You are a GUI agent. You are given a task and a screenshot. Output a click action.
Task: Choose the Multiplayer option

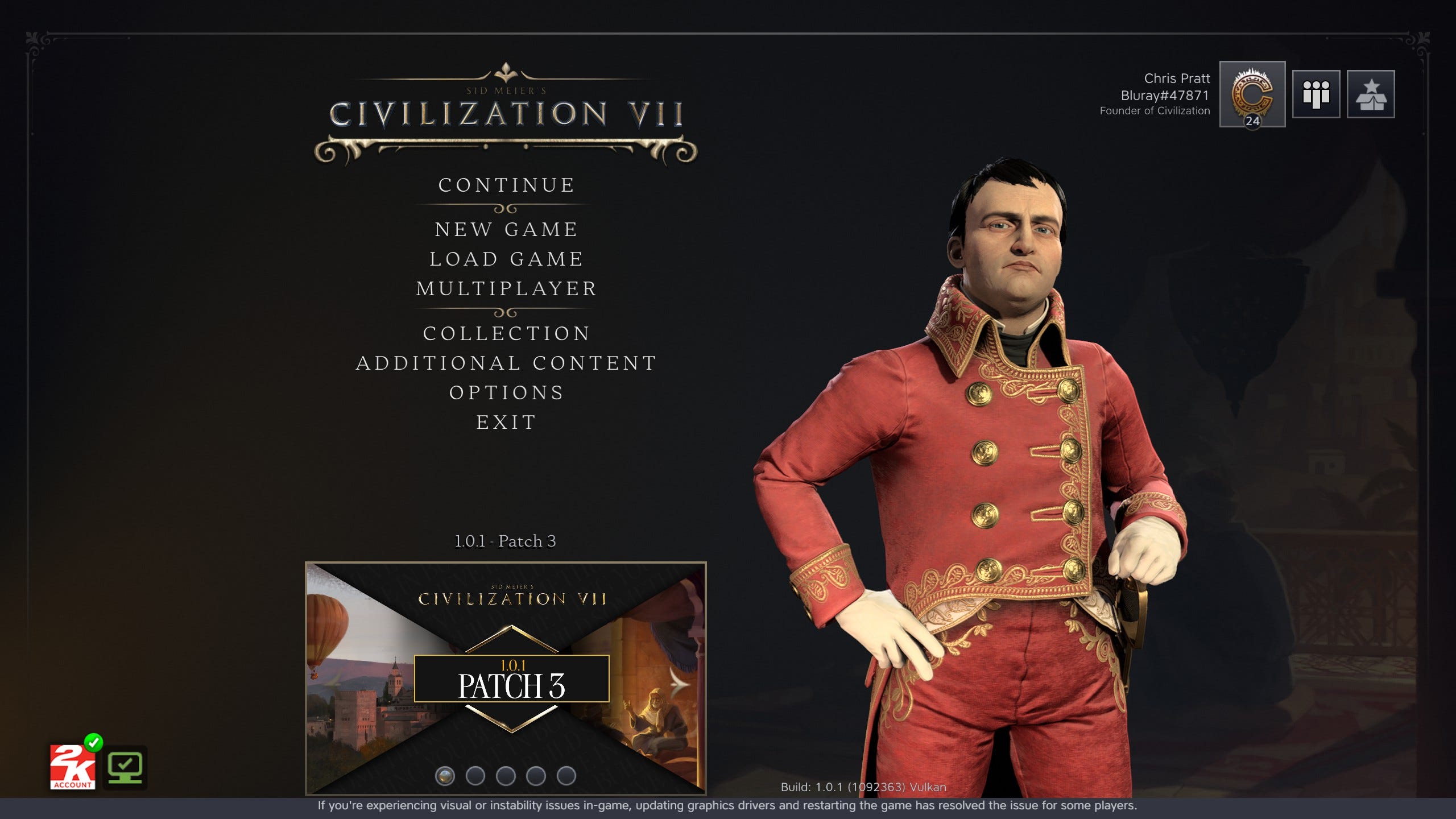click(x=506, y=289)
